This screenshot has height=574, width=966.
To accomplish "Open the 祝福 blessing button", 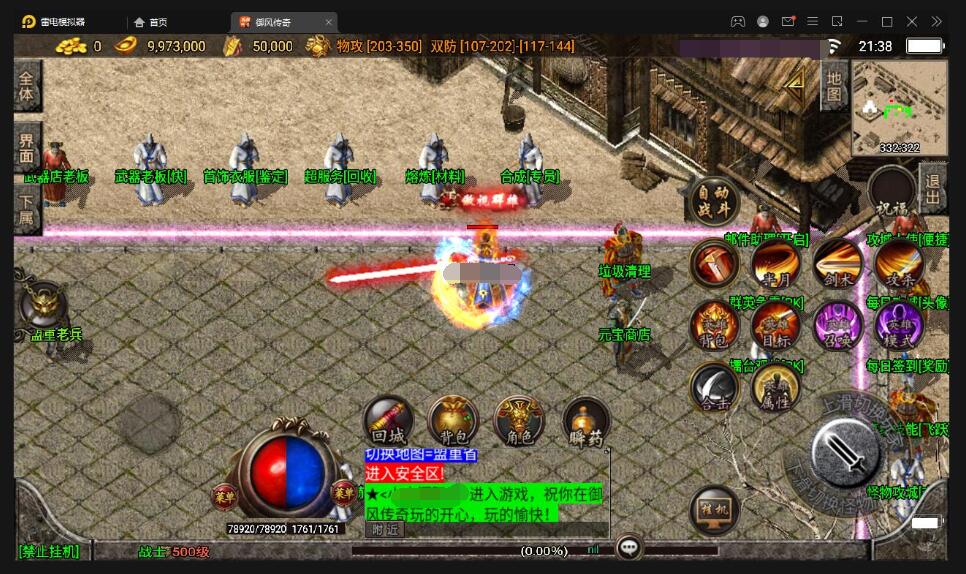I will (x=891, y=191).
